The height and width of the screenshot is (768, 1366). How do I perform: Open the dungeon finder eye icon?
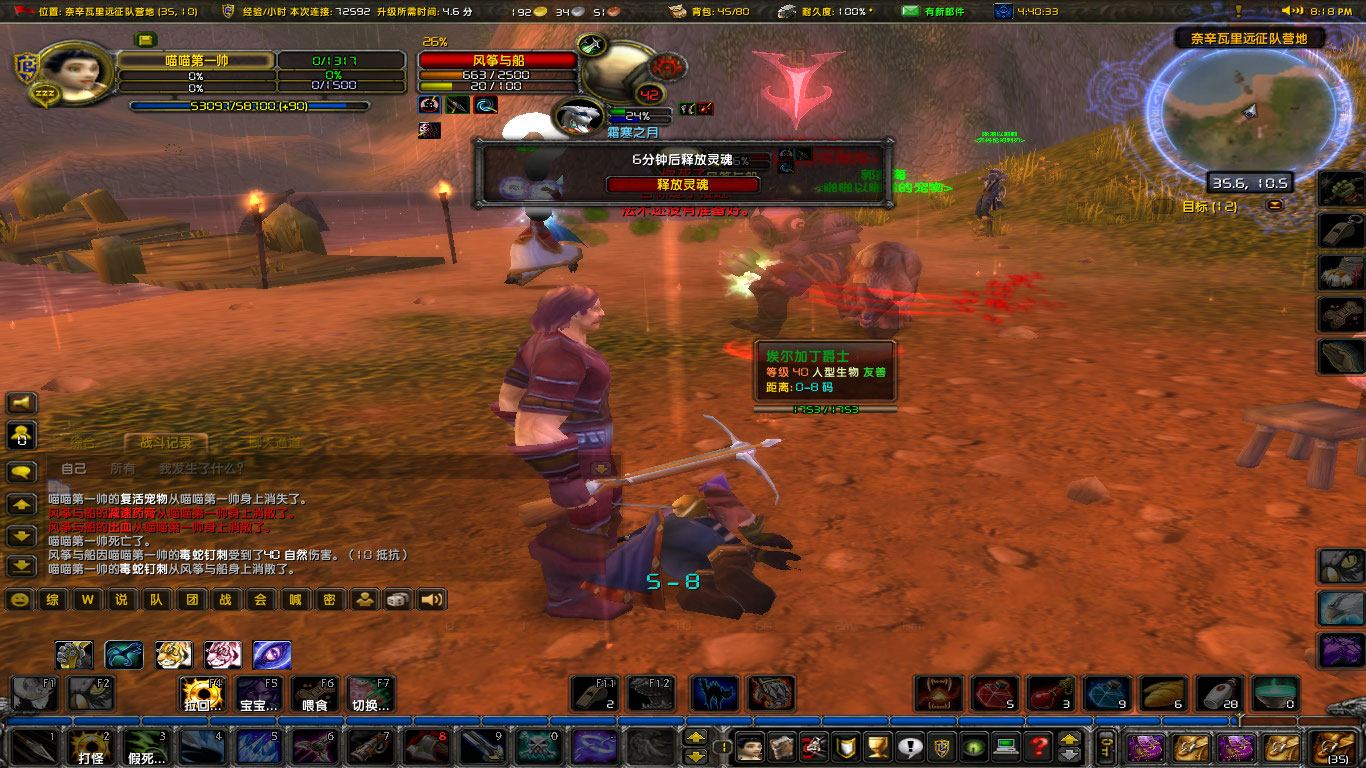(x=974, y=748)
